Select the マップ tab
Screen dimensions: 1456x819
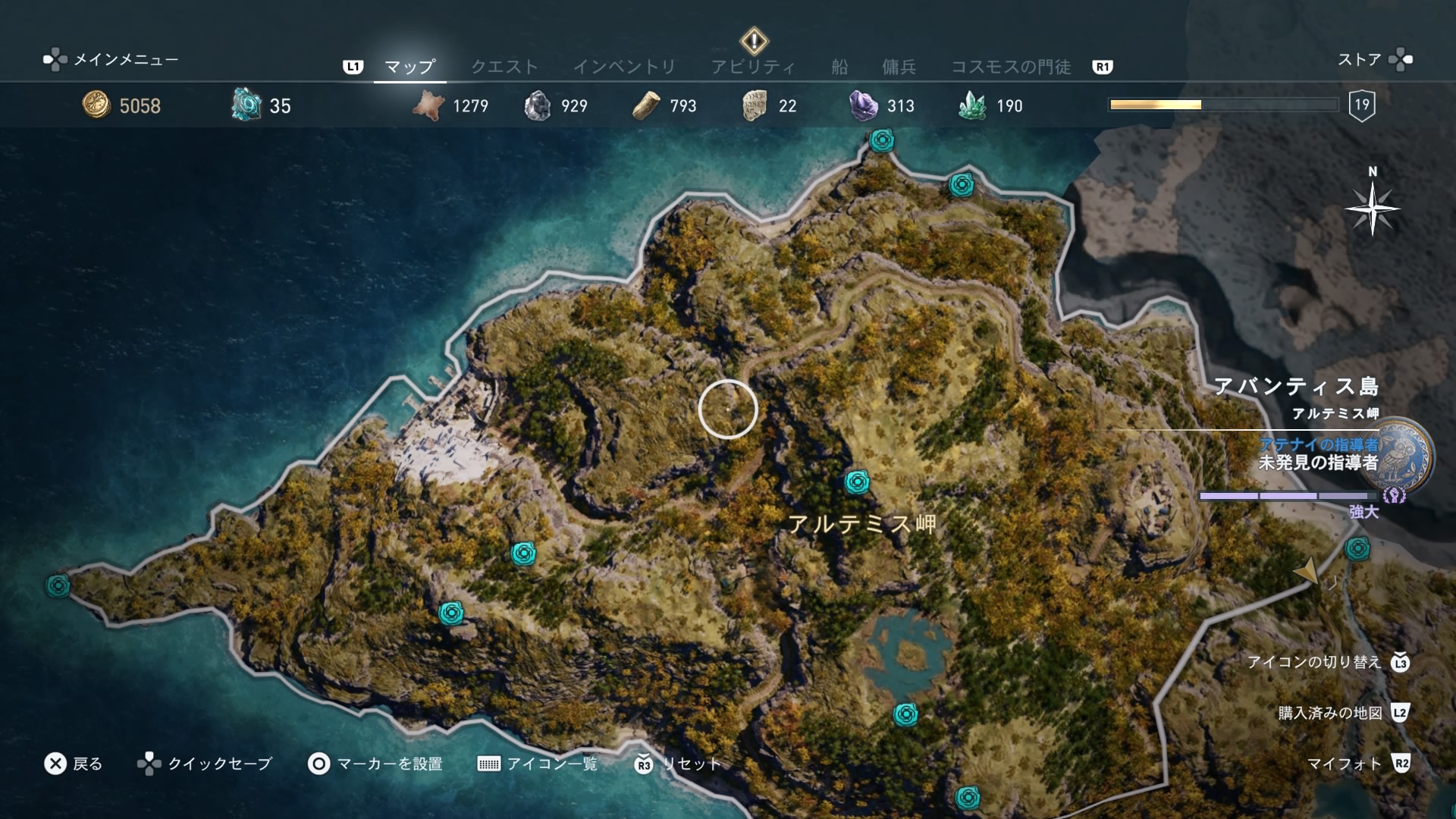(409, 67)
